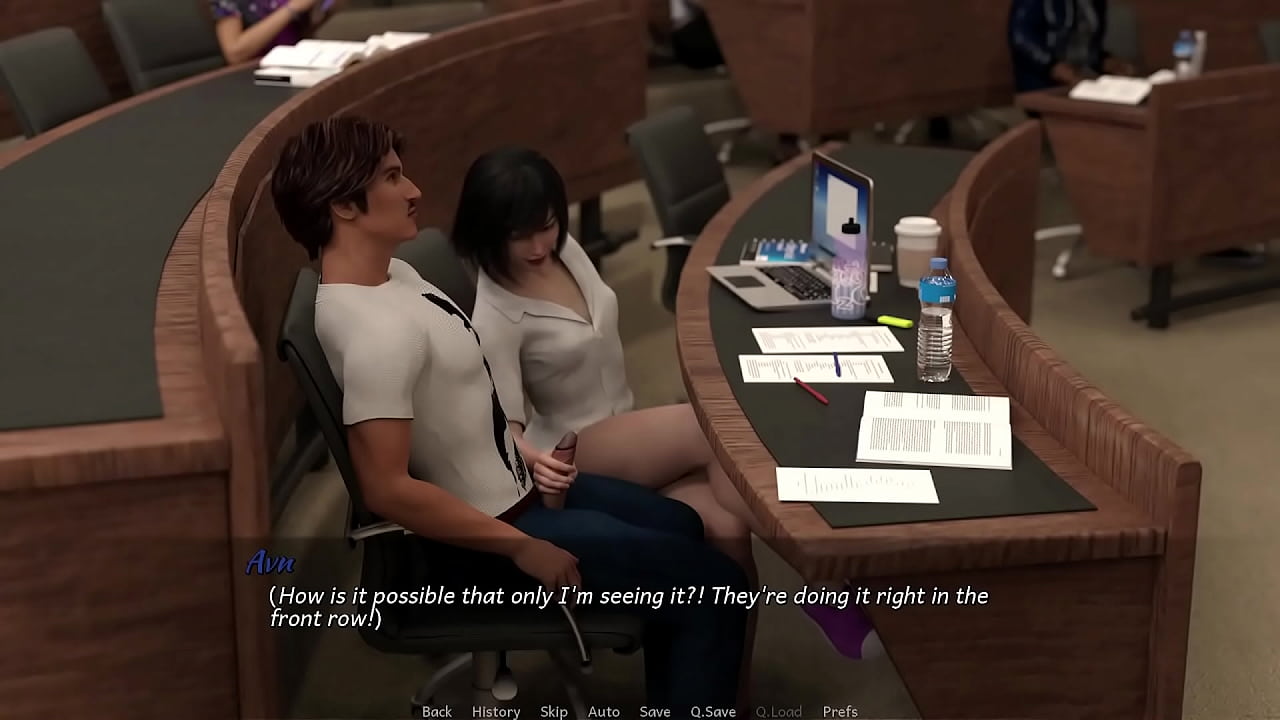
Task: Toggle Auto-forward mode
Action: 604,711
